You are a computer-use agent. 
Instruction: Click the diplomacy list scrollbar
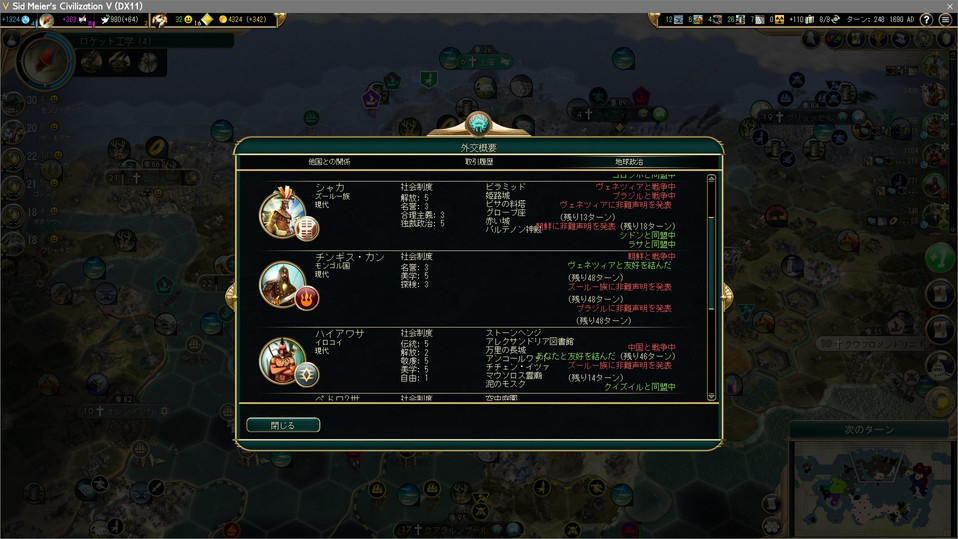click(x=711, y=288)
